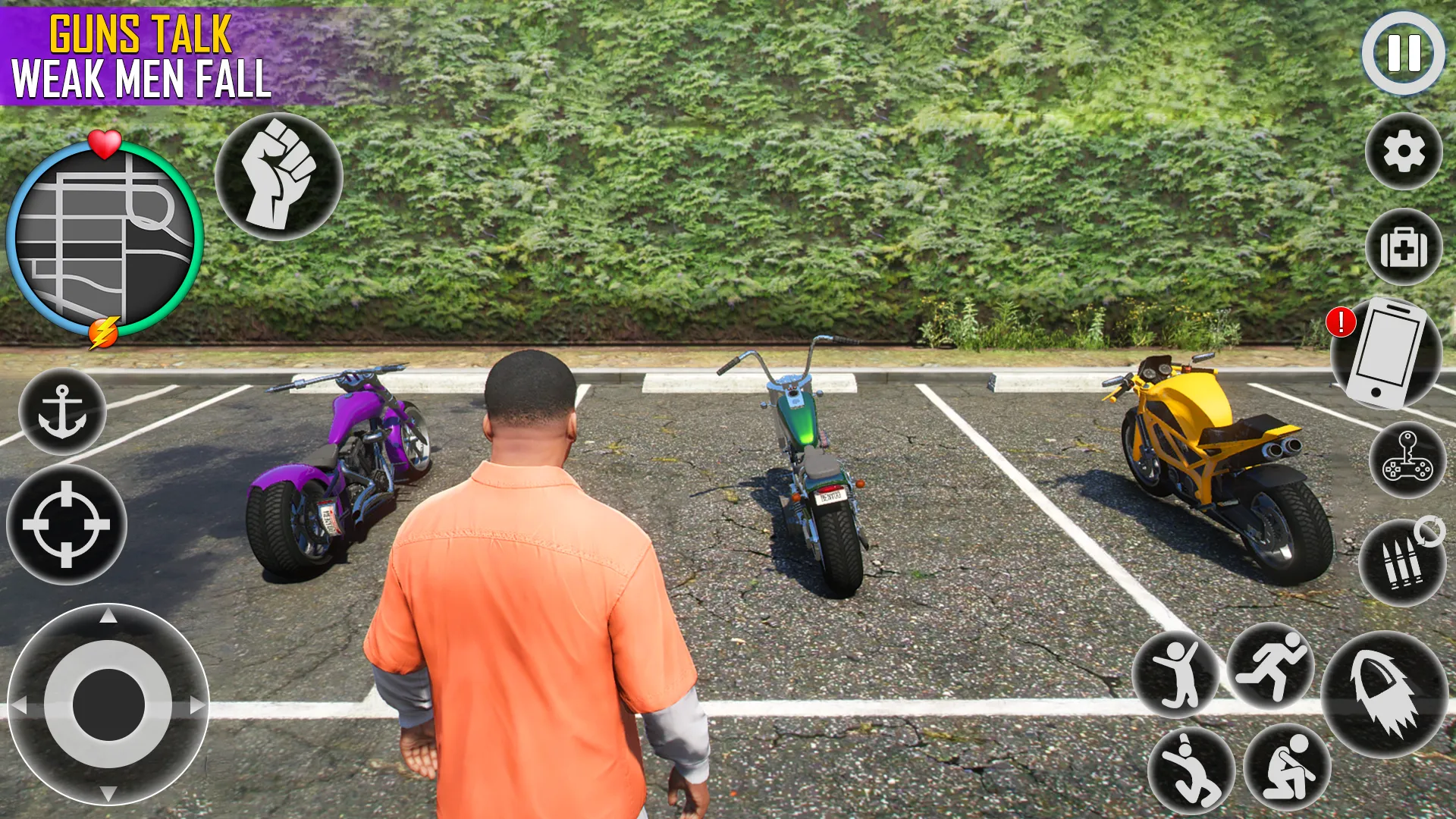Screen dimensions: 1456x819
Task: Open the smartphone with alert badge
Action: 1388,353
